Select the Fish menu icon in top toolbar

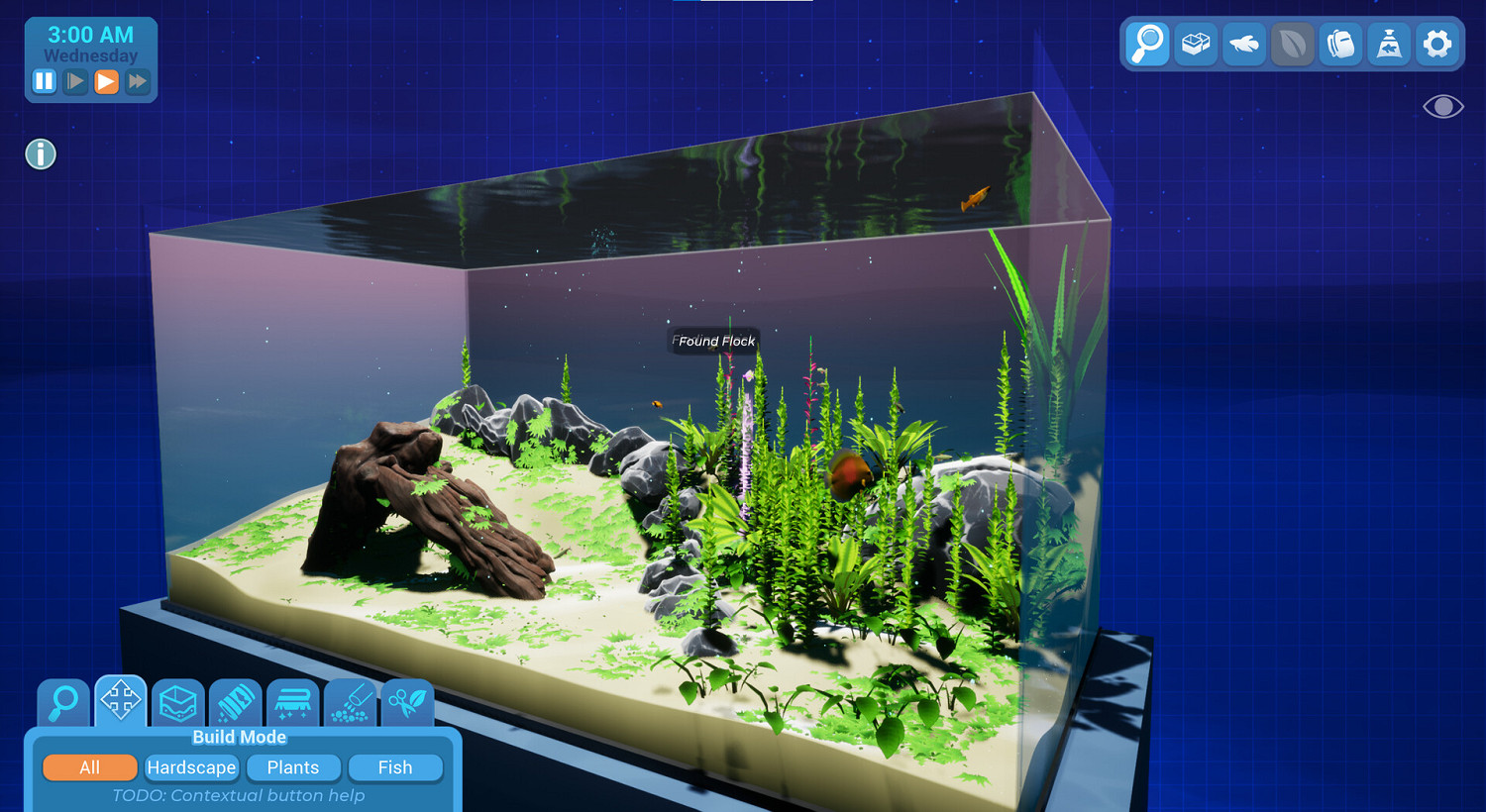click(x=1243, y=45)
